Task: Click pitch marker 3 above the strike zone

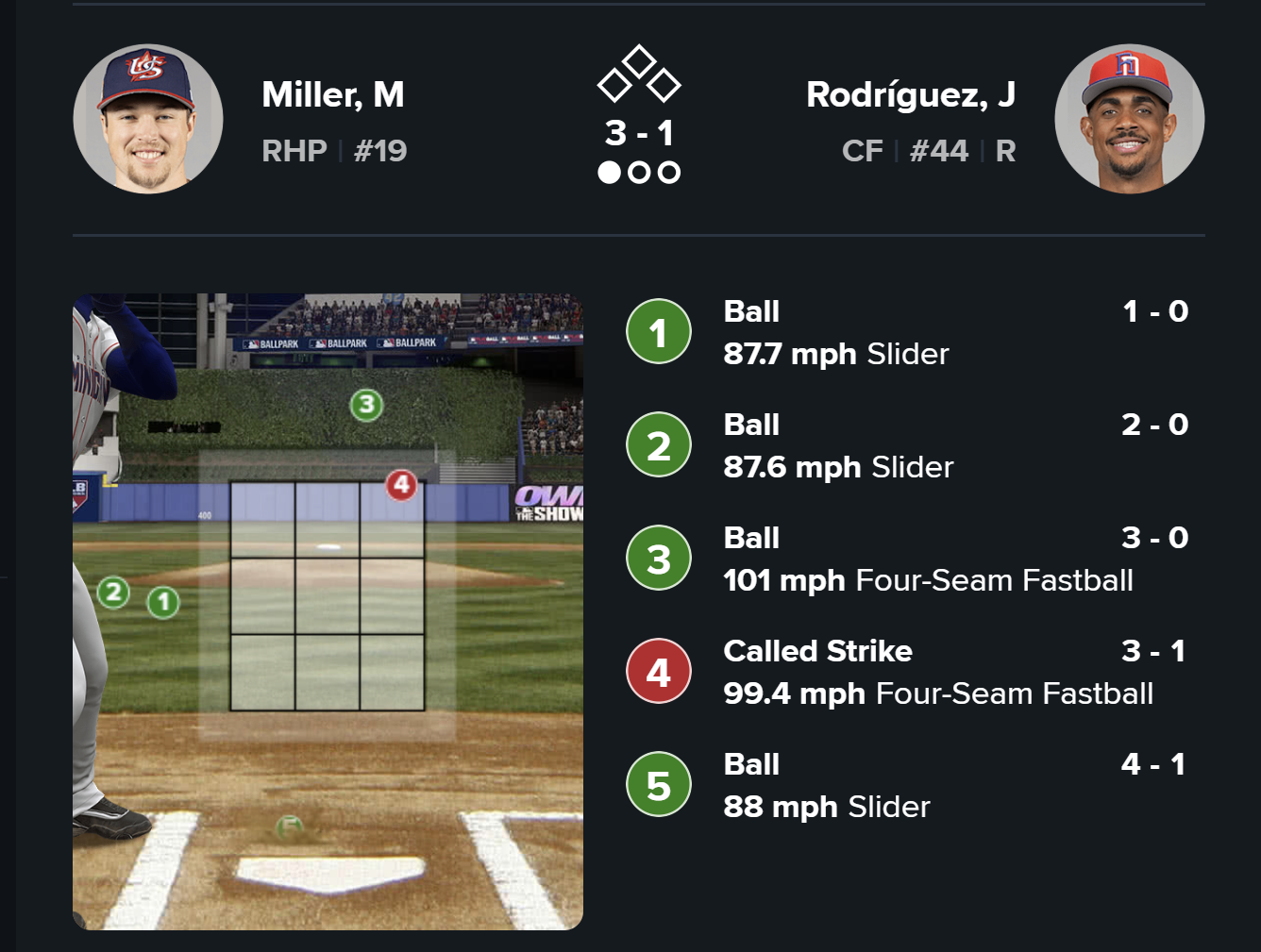Action: tap(366, 406)
